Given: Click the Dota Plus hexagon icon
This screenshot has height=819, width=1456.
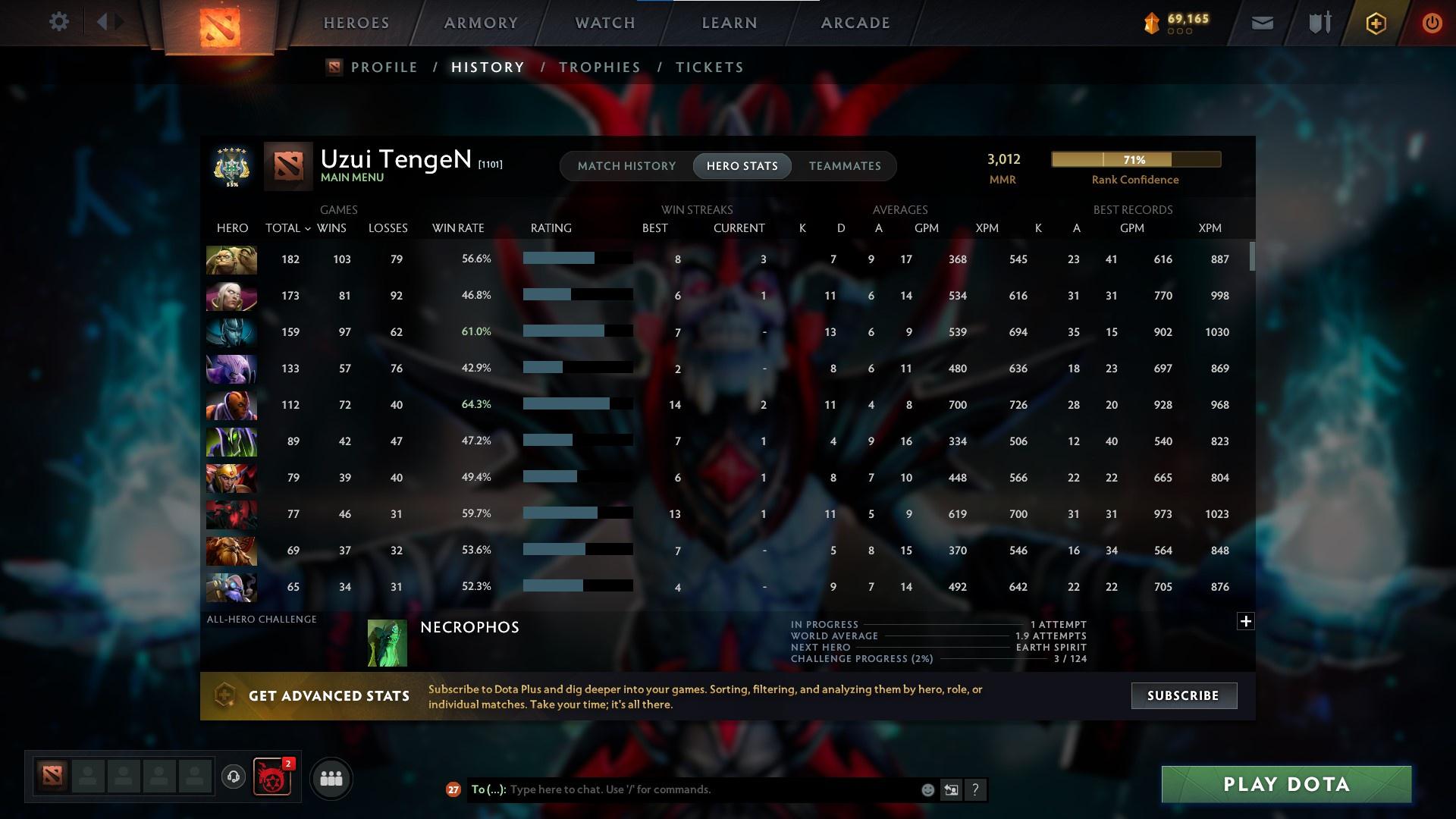Looking at the screenshot, I should (x=1375, y=23).
